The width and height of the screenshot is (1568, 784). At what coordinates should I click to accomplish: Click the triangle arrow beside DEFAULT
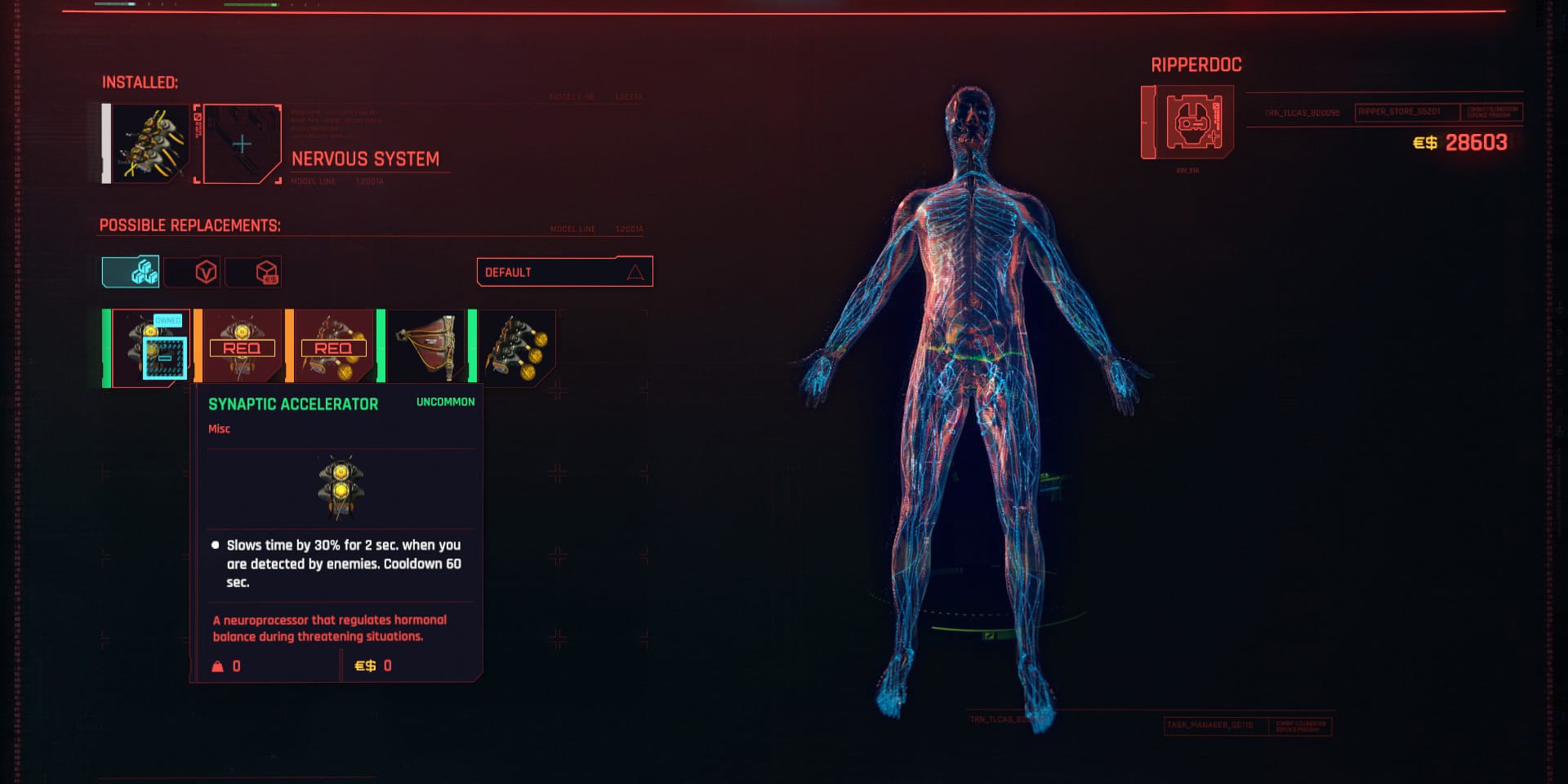[636, 271]
